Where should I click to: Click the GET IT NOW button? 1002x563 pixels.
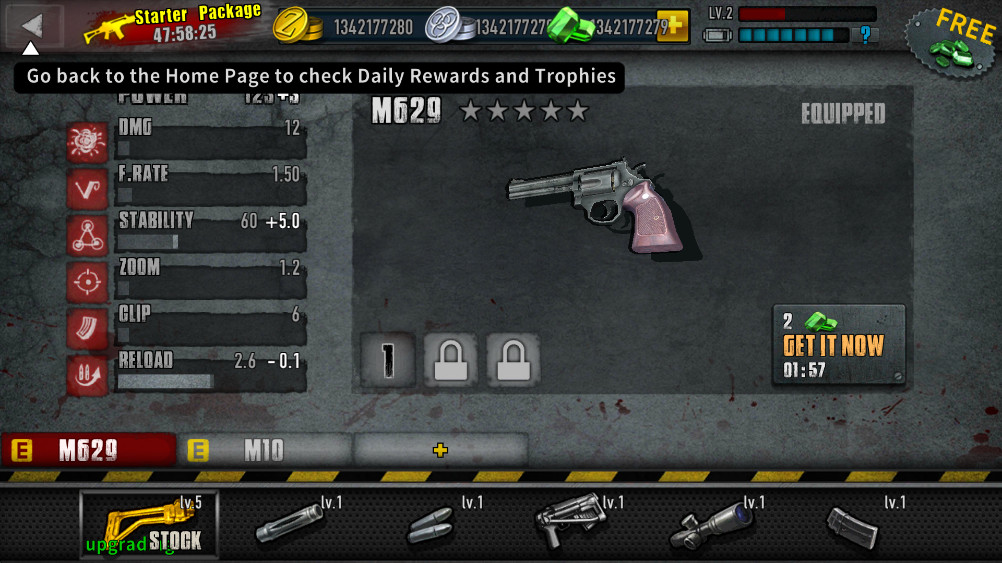pyautogui.click(x=838, y=345)
